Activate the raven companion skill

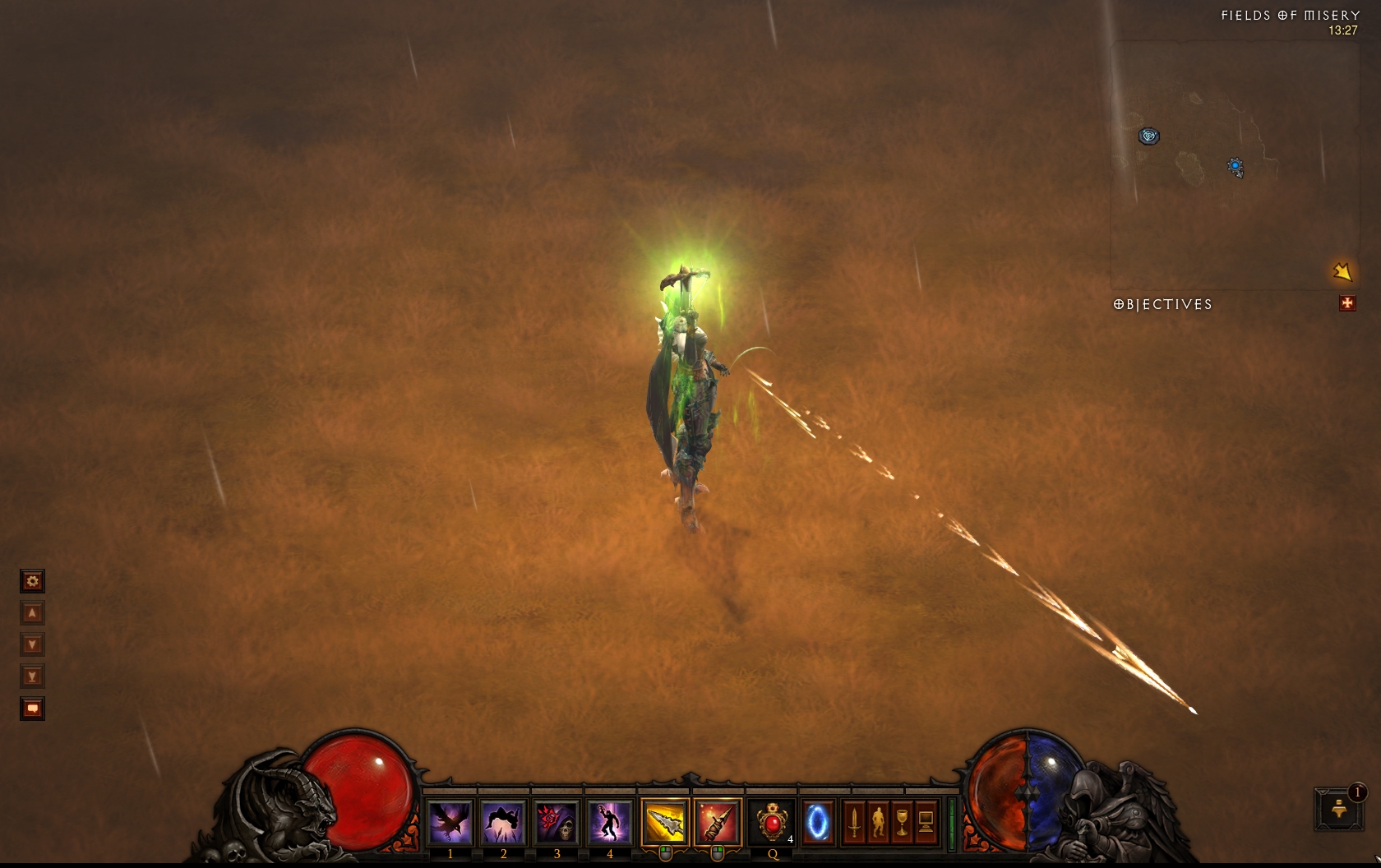(450, 821)
